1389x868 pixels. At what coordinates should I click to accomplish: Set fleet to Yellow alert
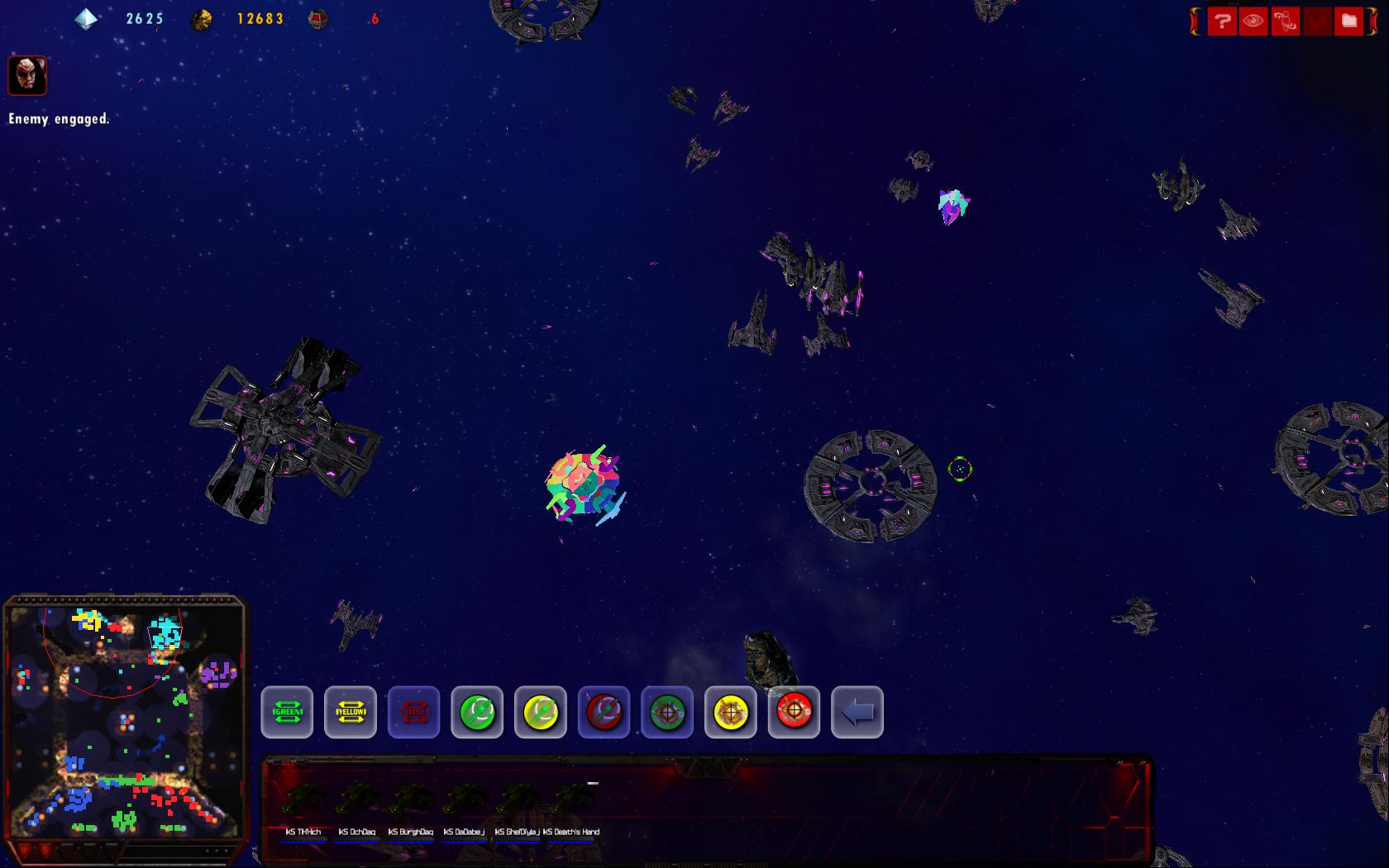pyautogui.click(x=351, y=712)
